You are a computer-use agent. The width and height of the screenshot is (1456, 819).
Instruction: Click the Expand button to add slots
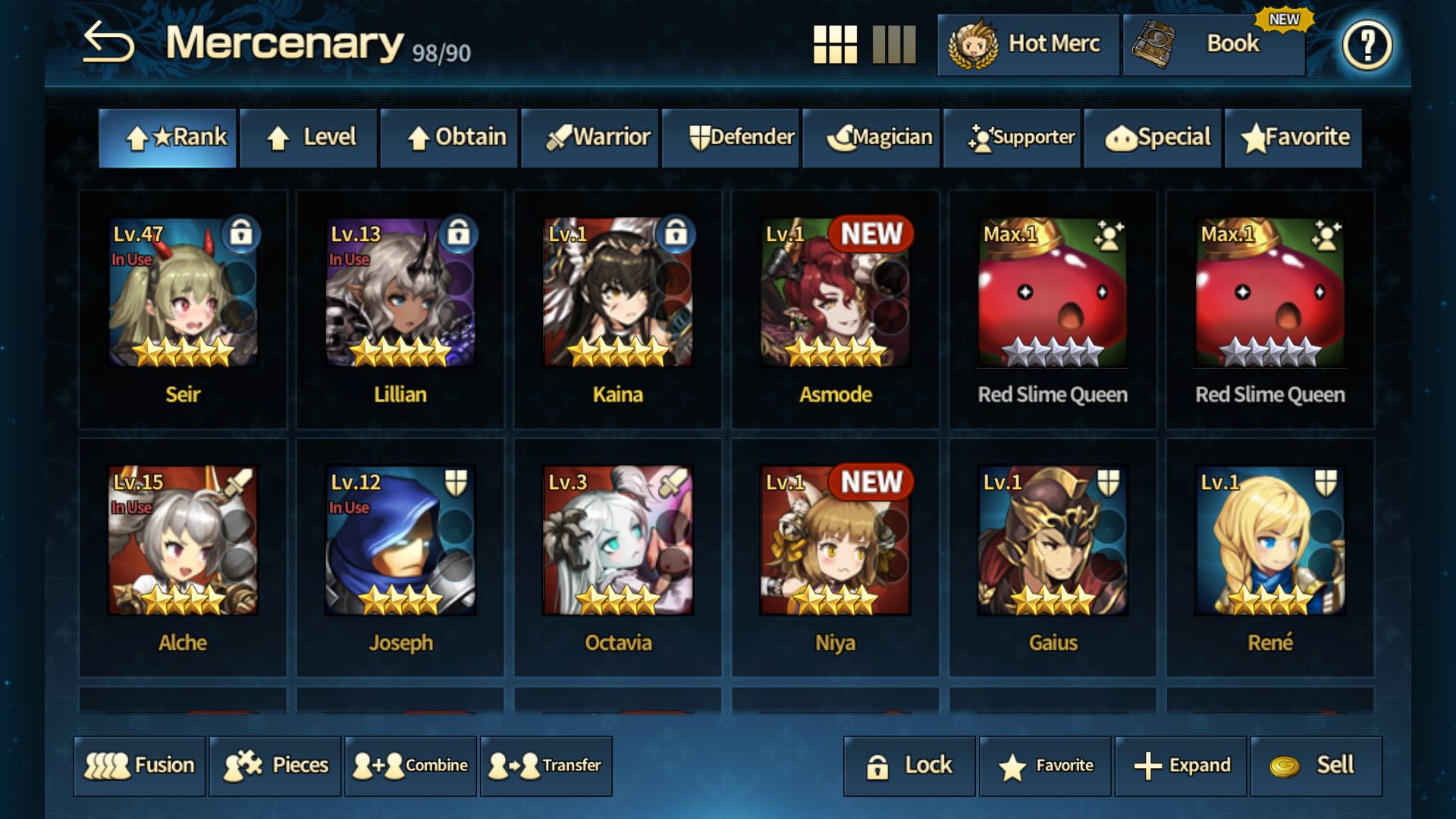[1179, 766]
